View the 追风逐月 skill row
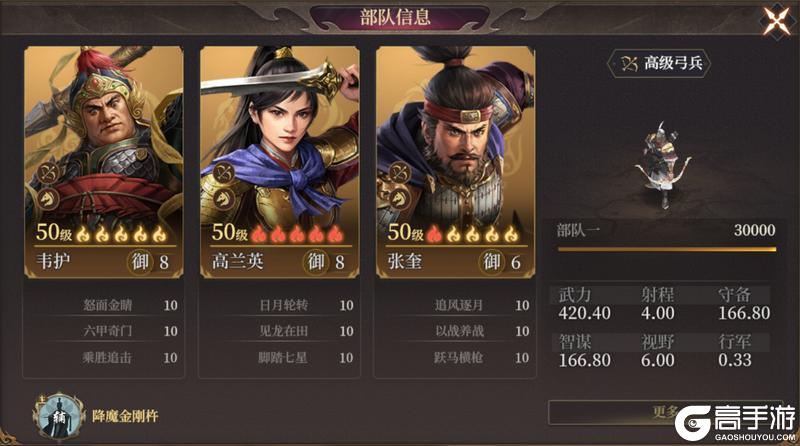Viewport: 800px width, 446px height. click(x=455, y=306)
